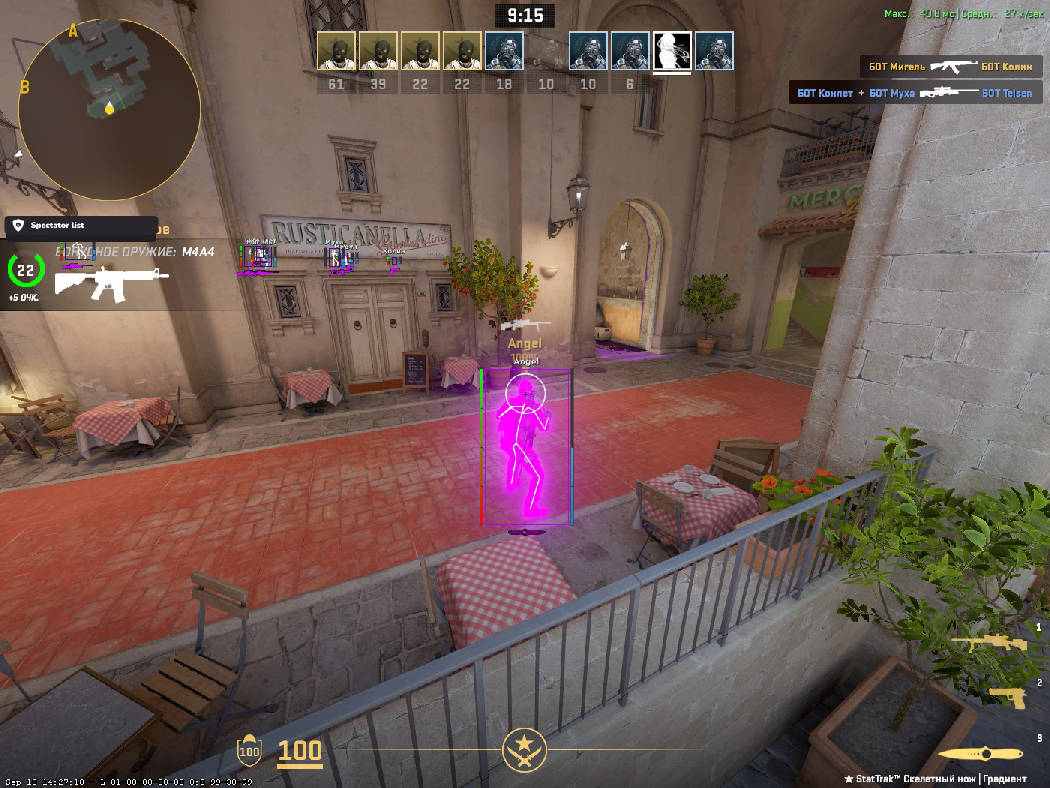Select the counter-terrorist avatar with 6 health
1050x788 pixels.
(630, 51)
